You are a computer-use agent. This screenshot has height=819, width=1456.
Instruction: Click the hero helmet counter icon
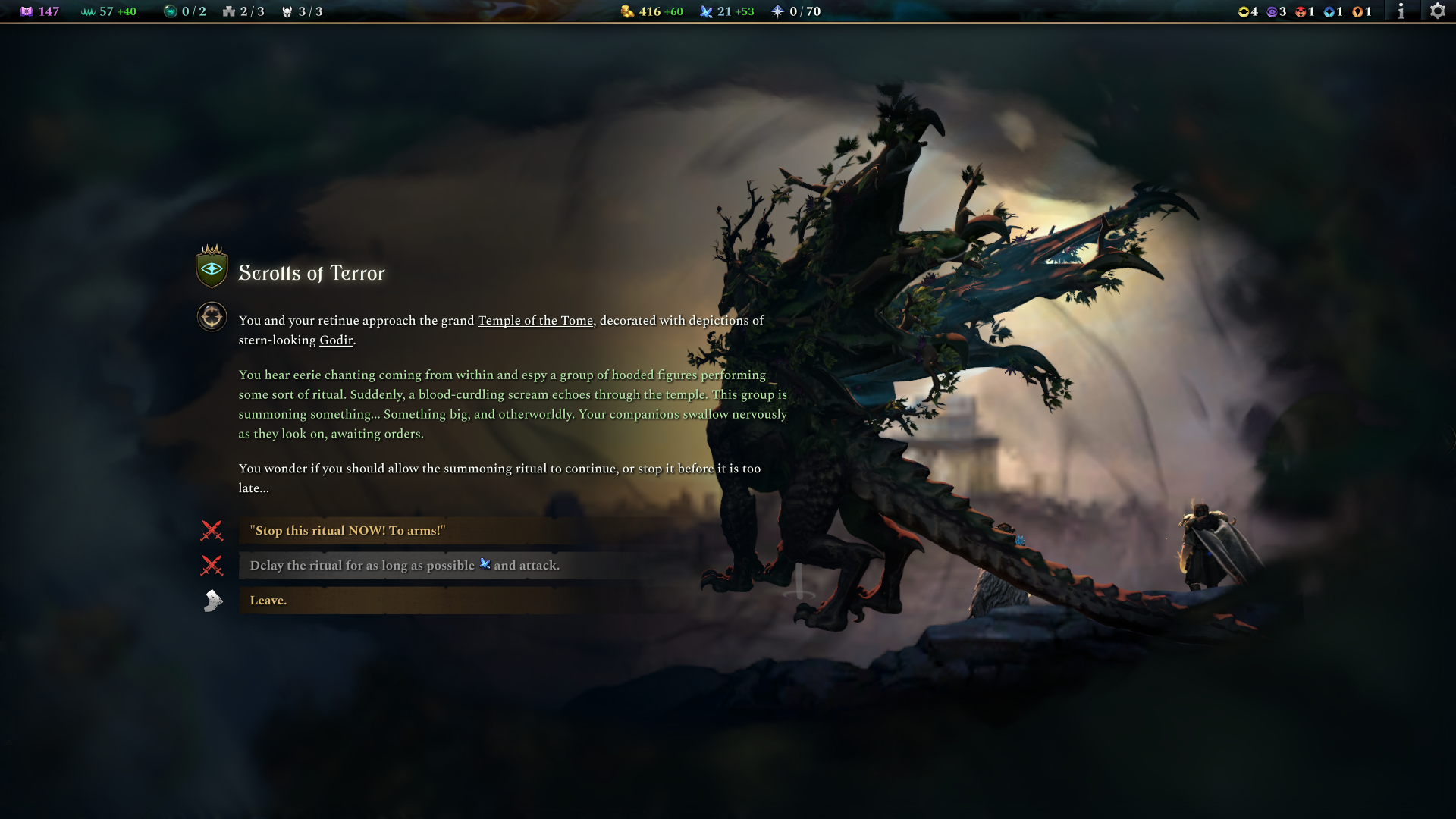pyautogui.click(x=287, y=11)
